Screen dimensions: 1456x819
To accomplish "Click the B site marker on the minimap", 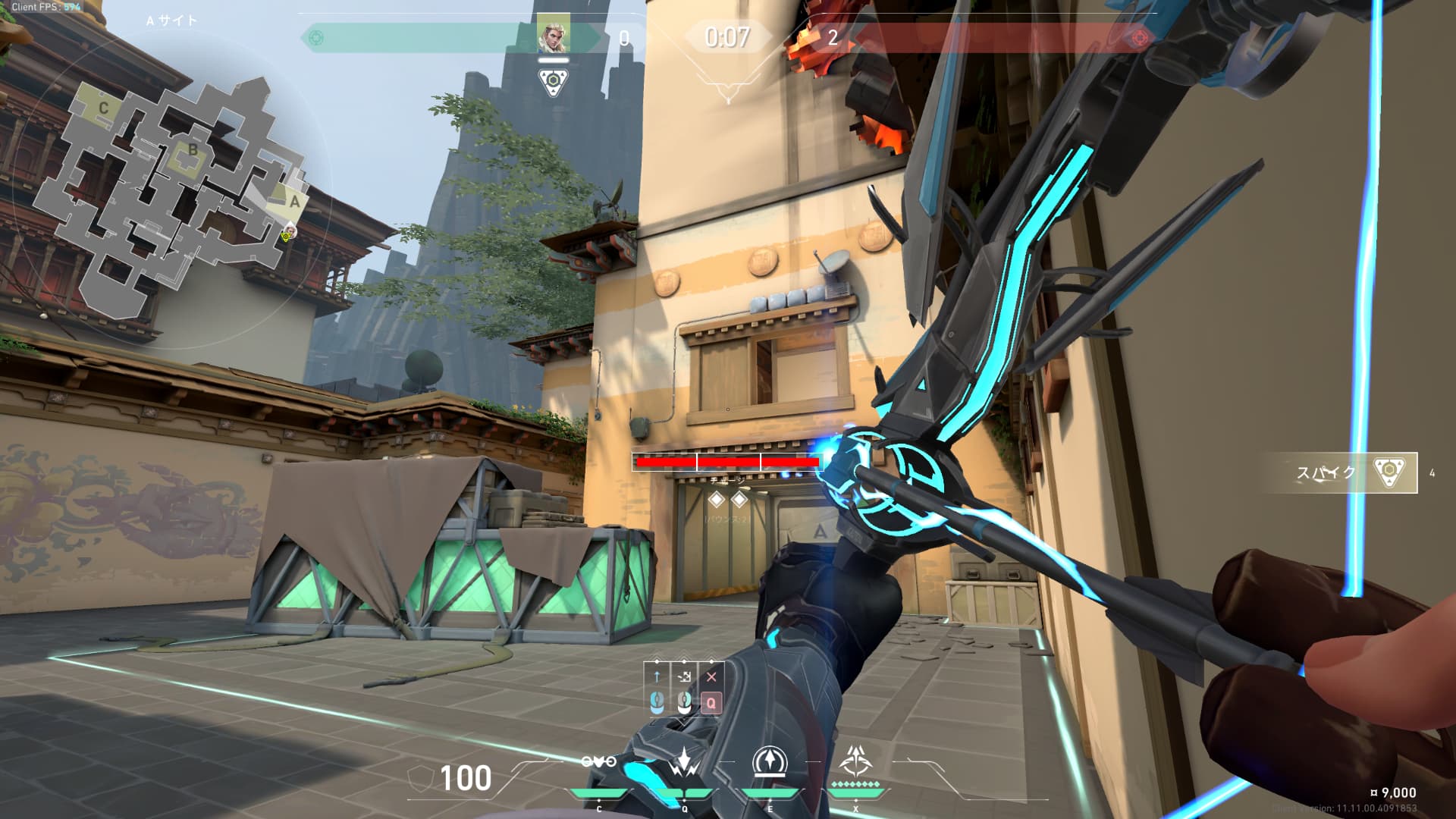I will click(193, 150).
